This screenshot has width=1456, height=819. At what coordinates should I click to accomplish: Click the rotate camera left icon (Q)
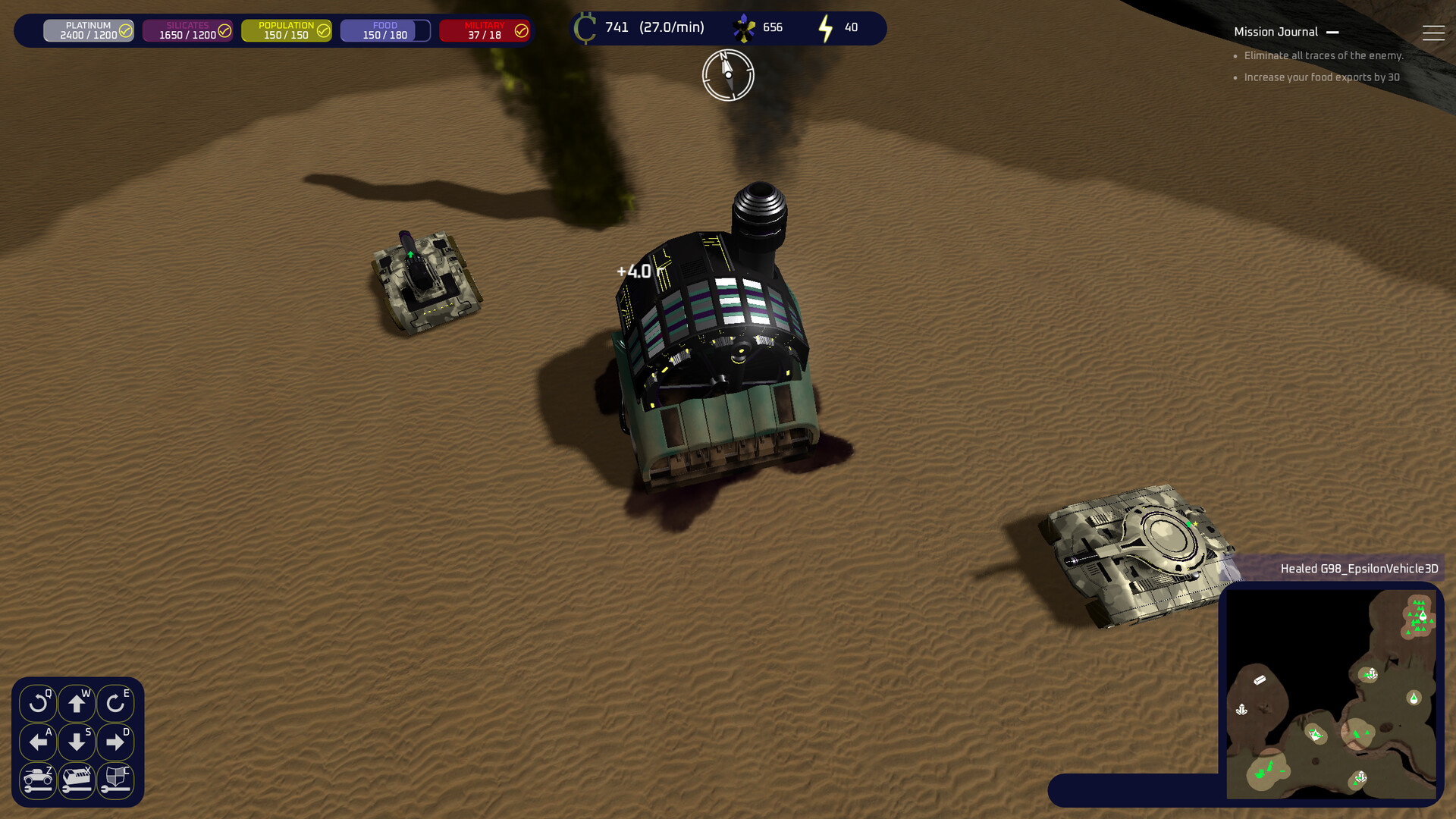pyautogui.click(x=39, y=703)
